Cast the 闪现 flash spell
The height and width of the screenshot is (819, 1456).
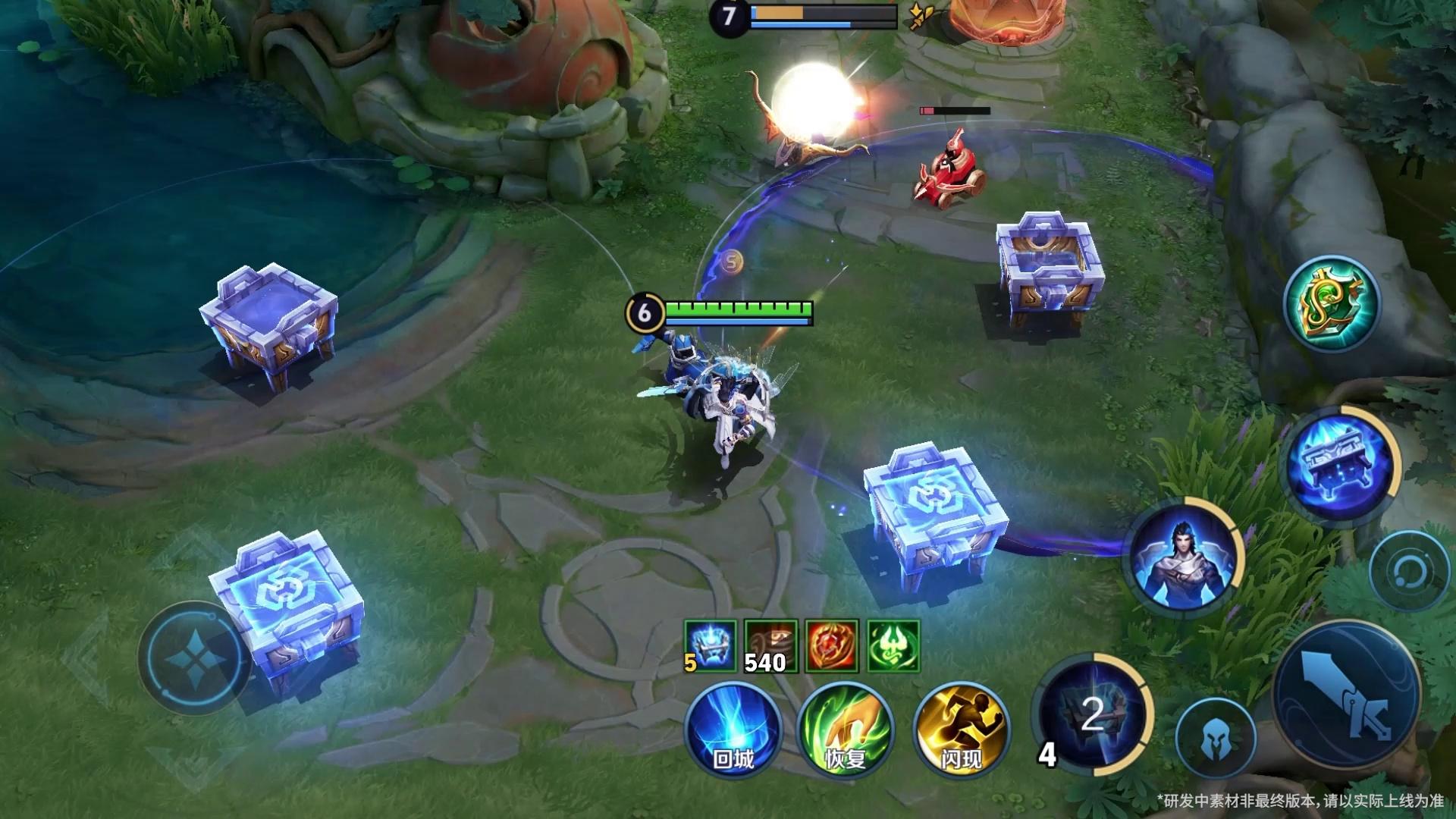click(x=961, y=728)
